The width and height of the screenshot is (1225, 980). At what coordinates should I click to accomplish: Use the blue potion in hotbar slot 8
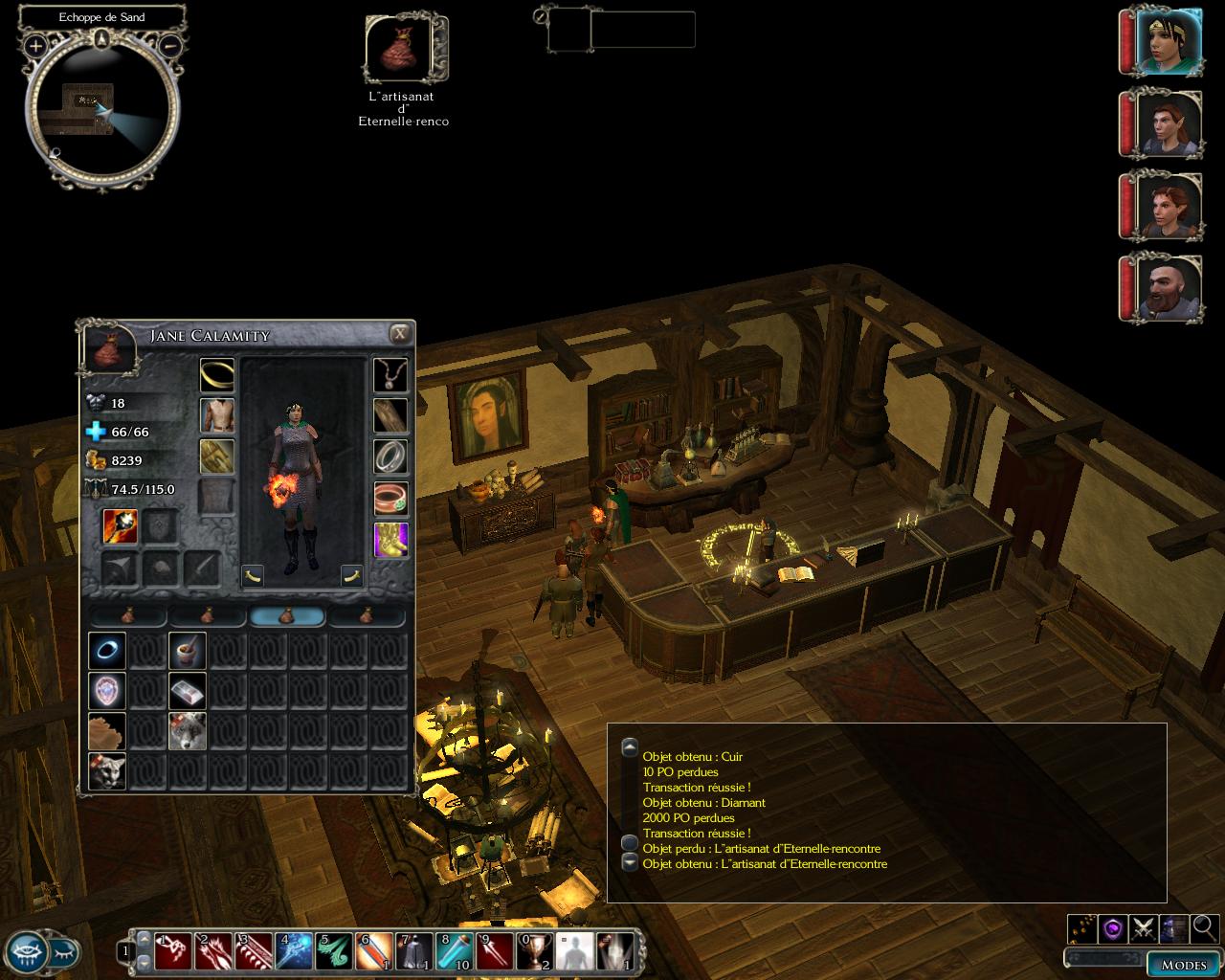tap(455, 951)
